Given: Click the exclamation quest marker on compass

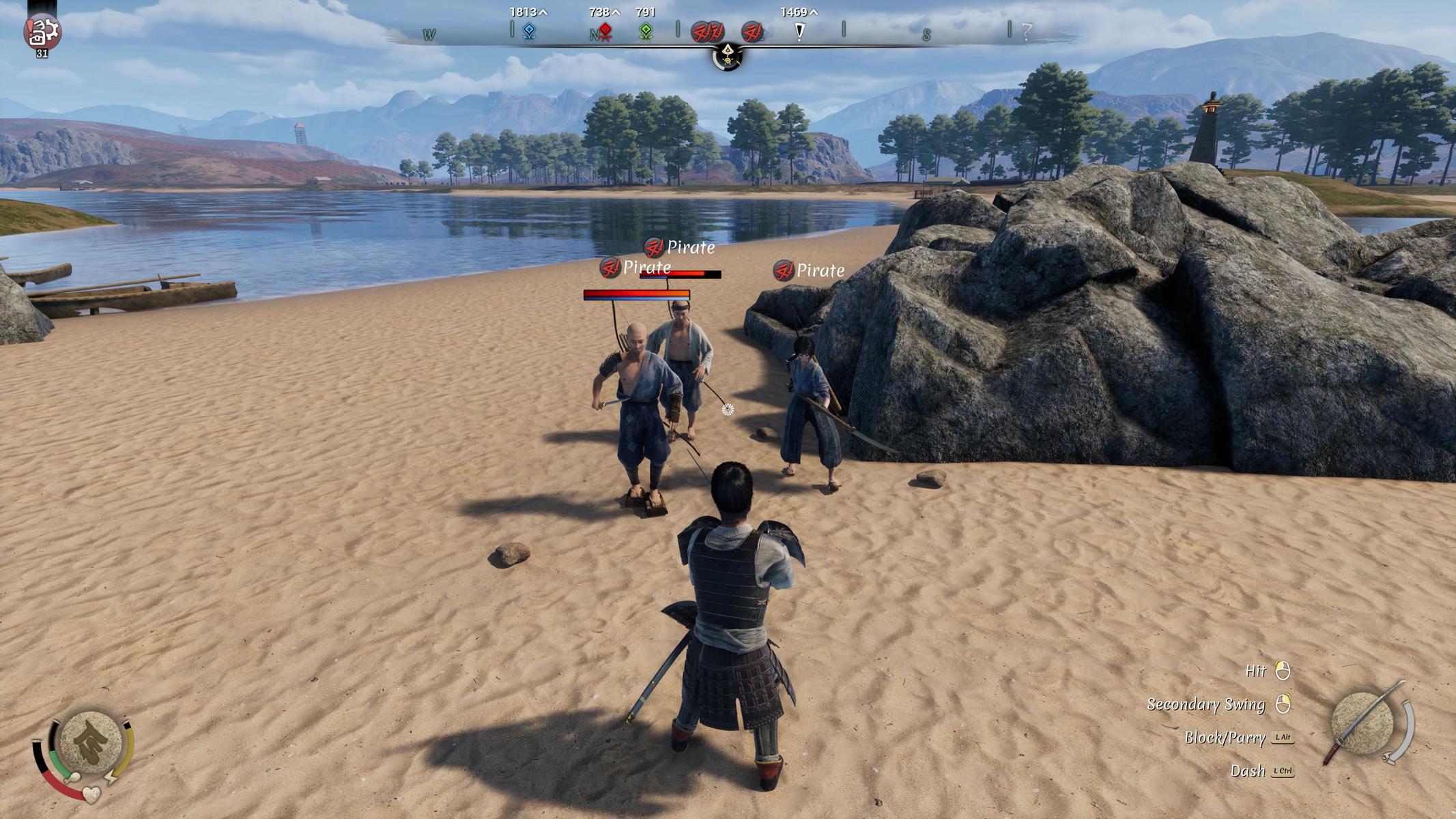Looking at the screenshot, I should (x=799, y=31).
